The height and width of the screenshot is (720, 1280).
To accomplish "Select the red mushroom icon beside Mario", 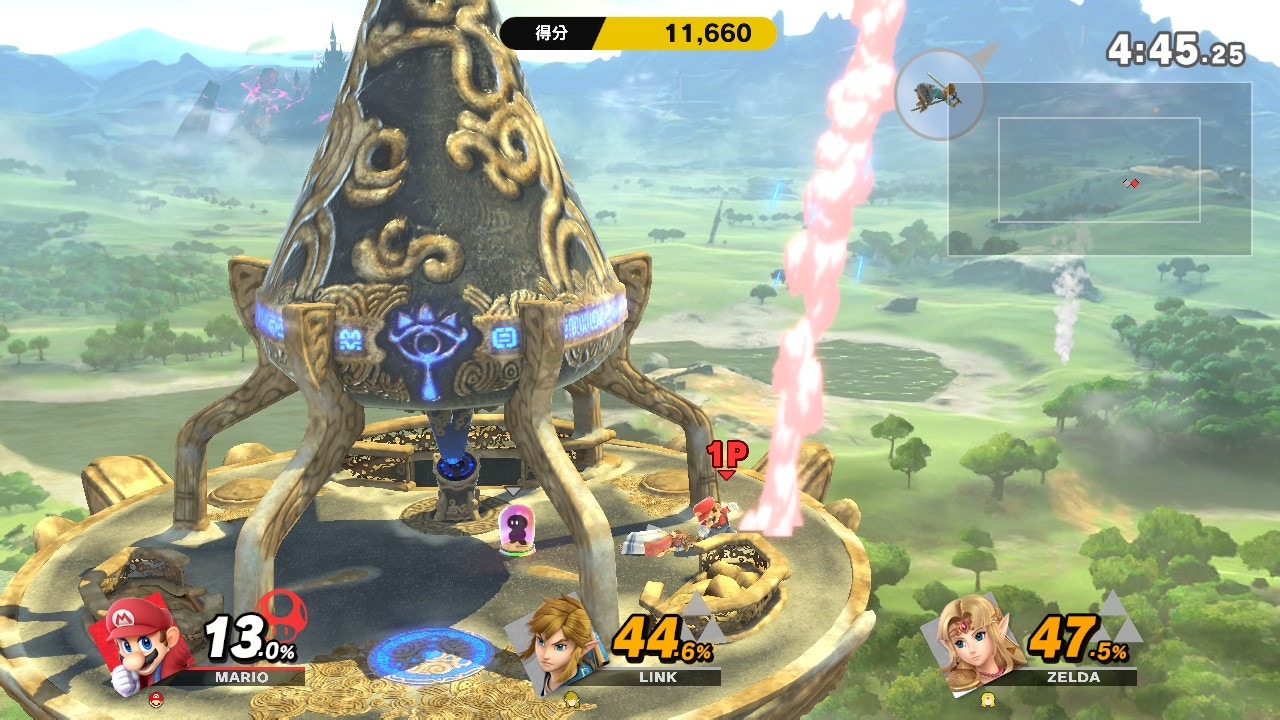I will coord(281,613).
